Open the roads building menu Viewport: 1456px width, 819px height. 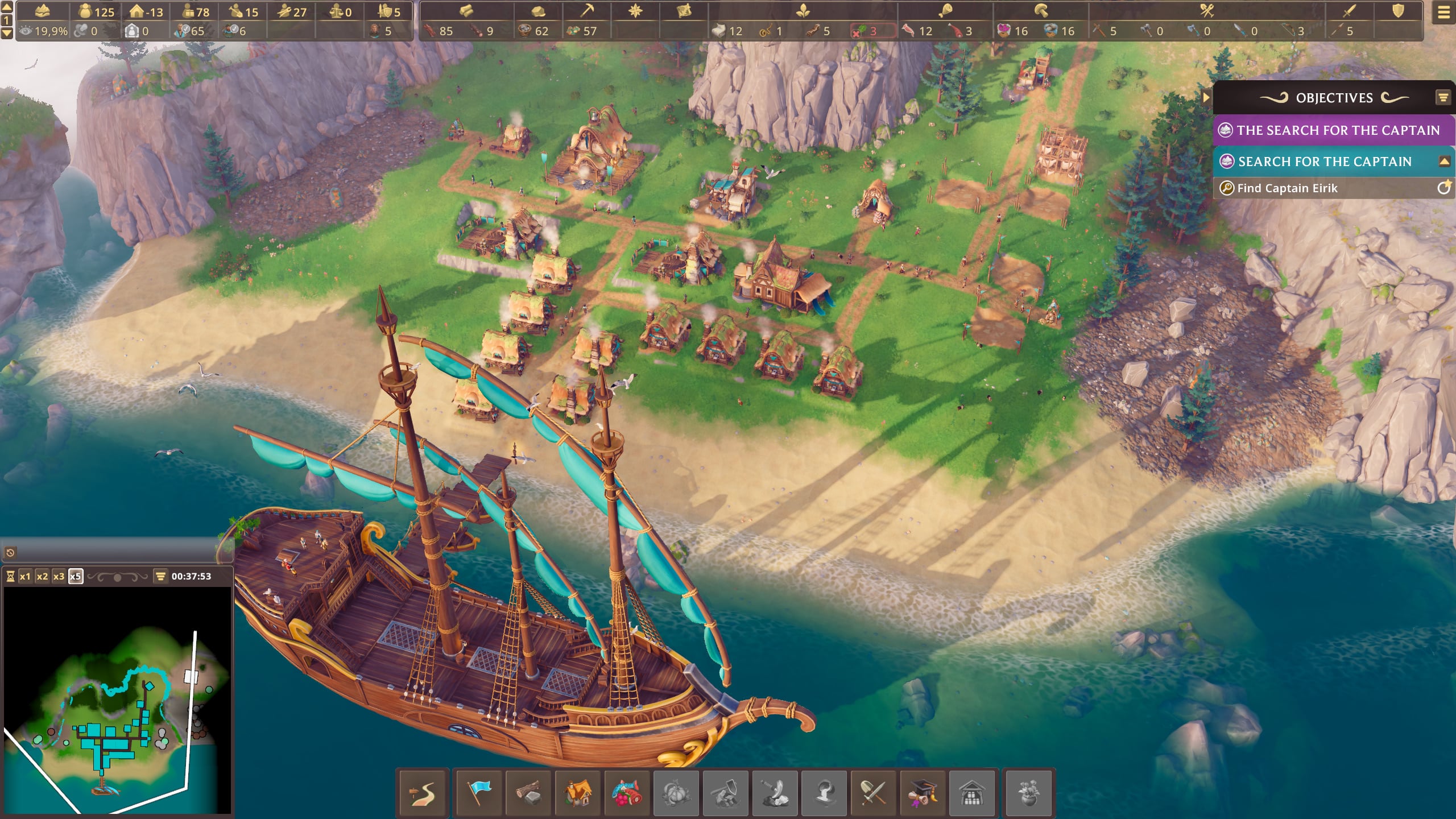pyautogui.click(x=423, y=792)
